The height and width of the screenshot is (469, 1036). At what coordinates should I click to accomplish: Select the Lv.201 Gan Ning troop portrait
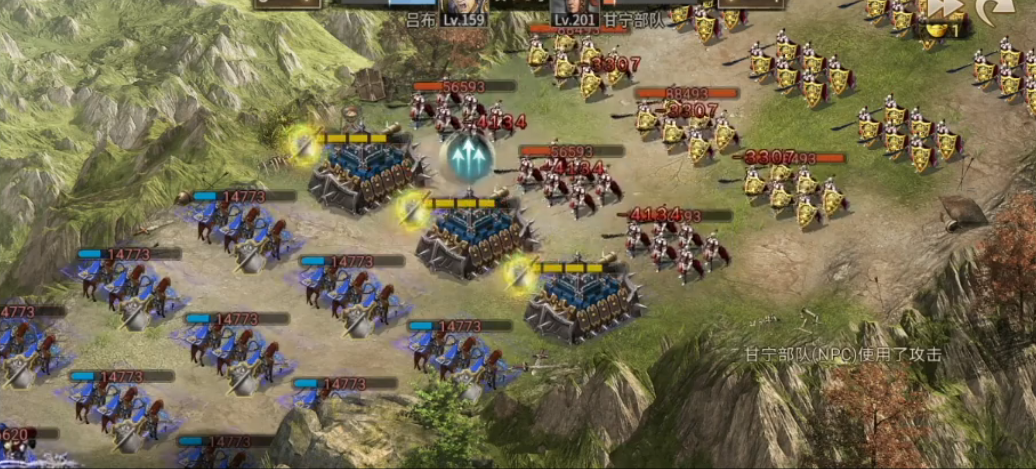click(x=576, y=7)
